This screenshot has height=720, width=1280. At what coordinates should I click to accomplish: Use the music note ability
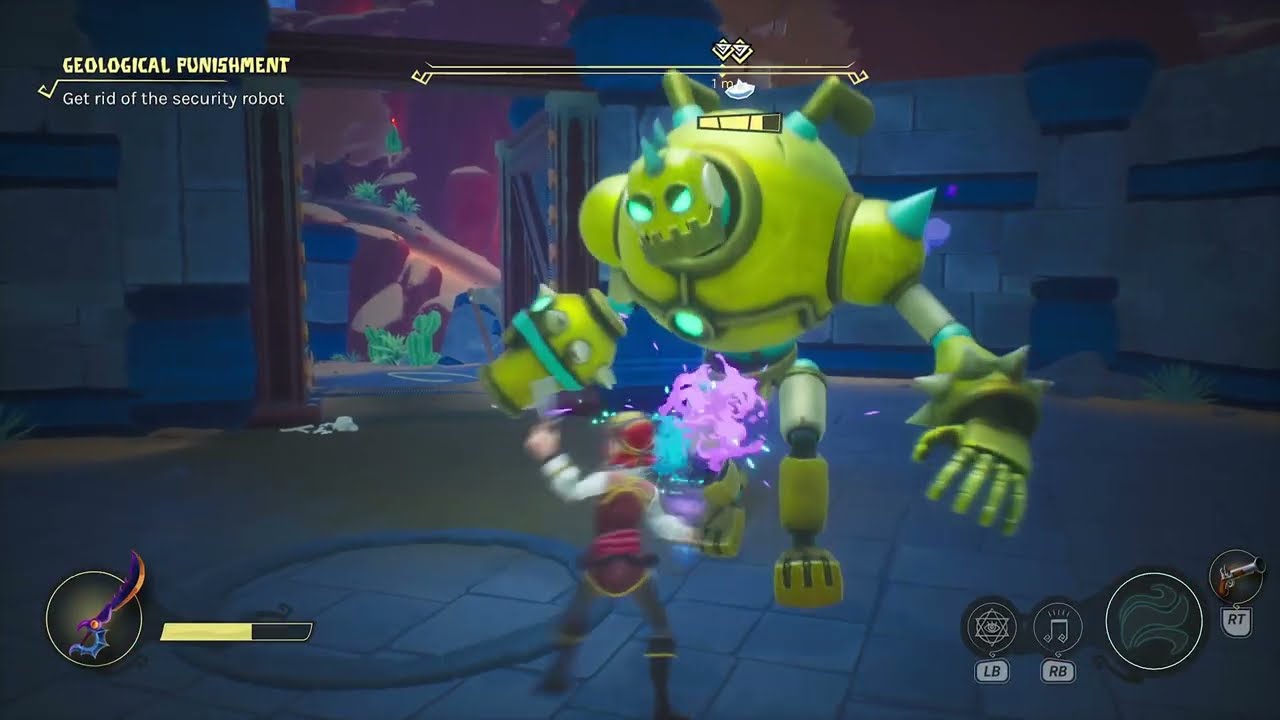pyautogui.click(x=1057, y=628)
